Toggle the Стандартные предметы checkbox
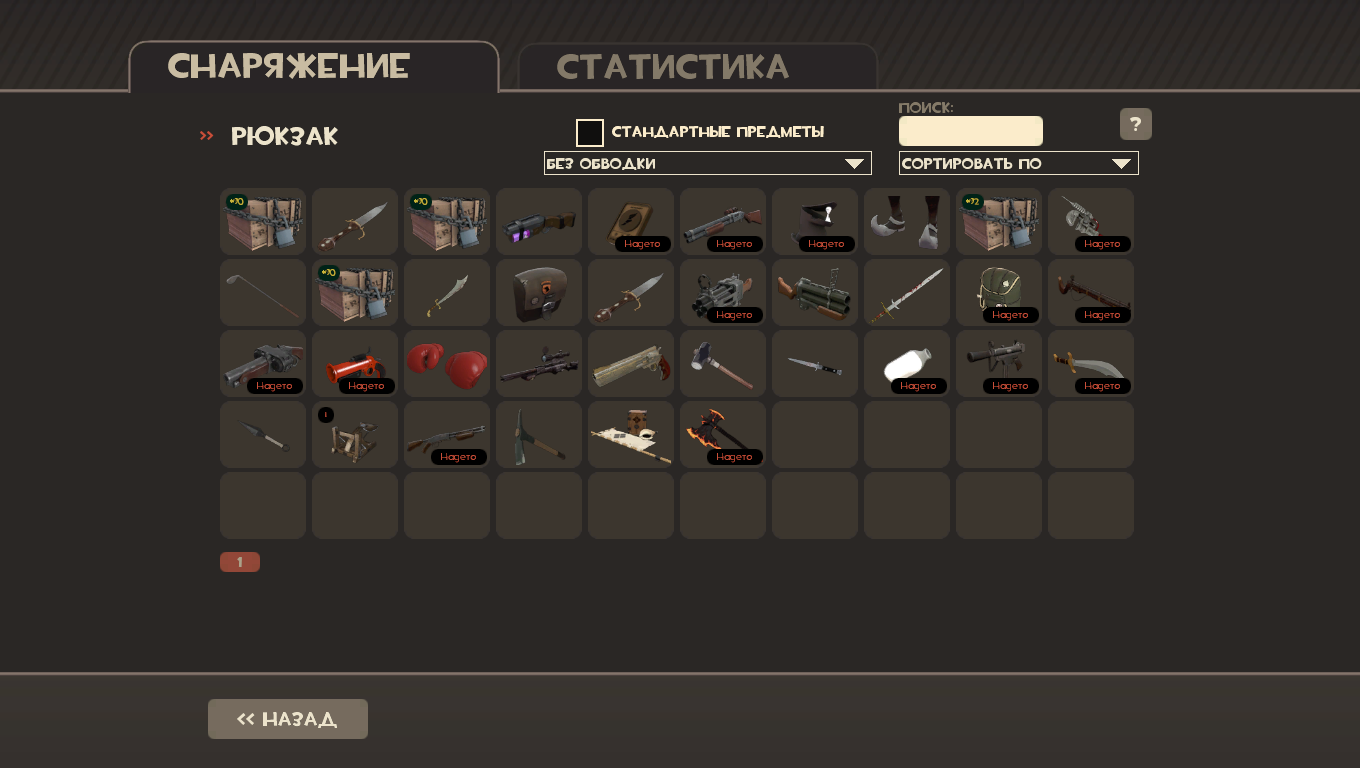 [x=590, y=133]
